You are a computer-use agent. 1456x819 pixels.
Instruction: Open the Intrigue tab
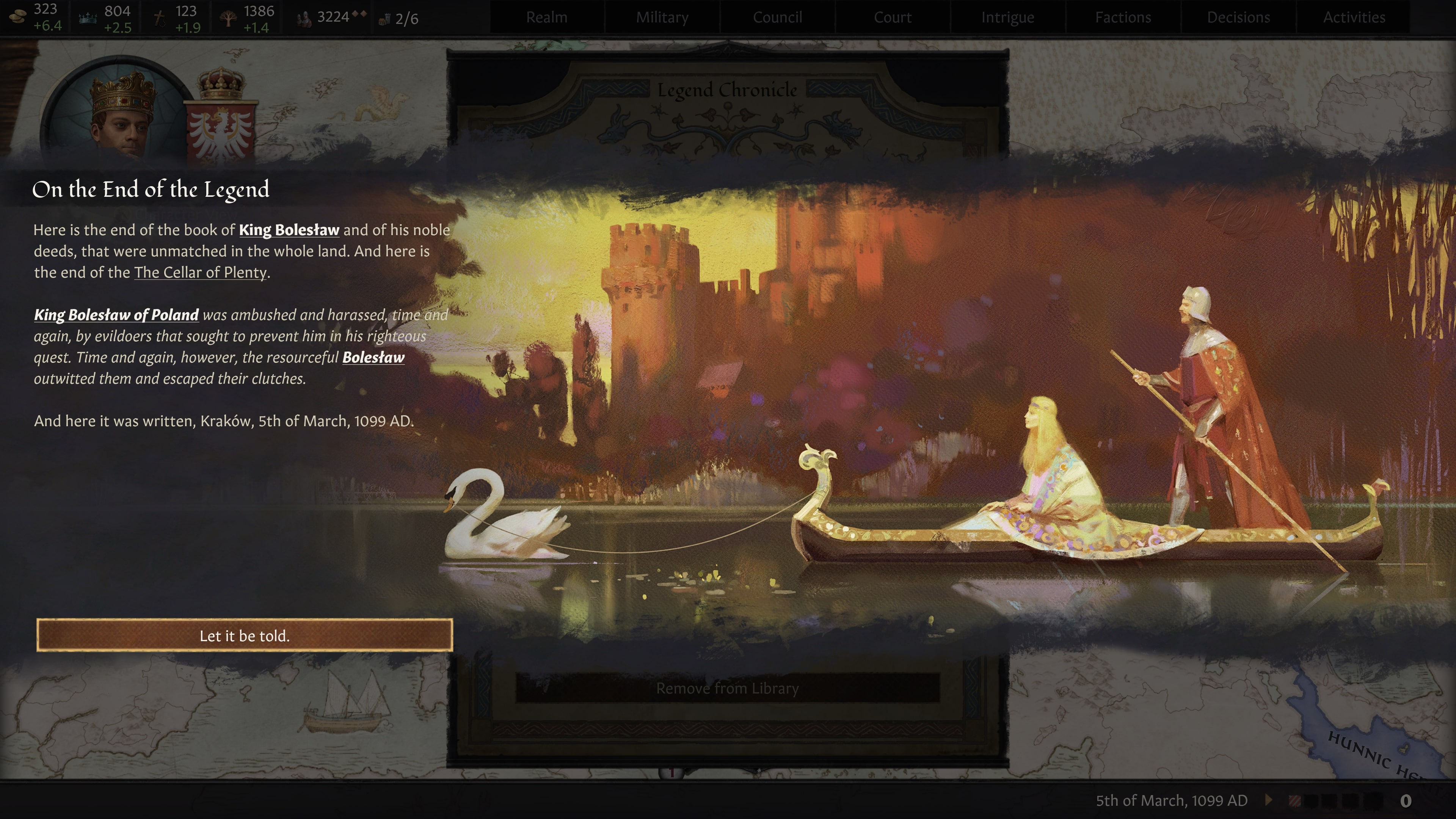pos(1008,17)
